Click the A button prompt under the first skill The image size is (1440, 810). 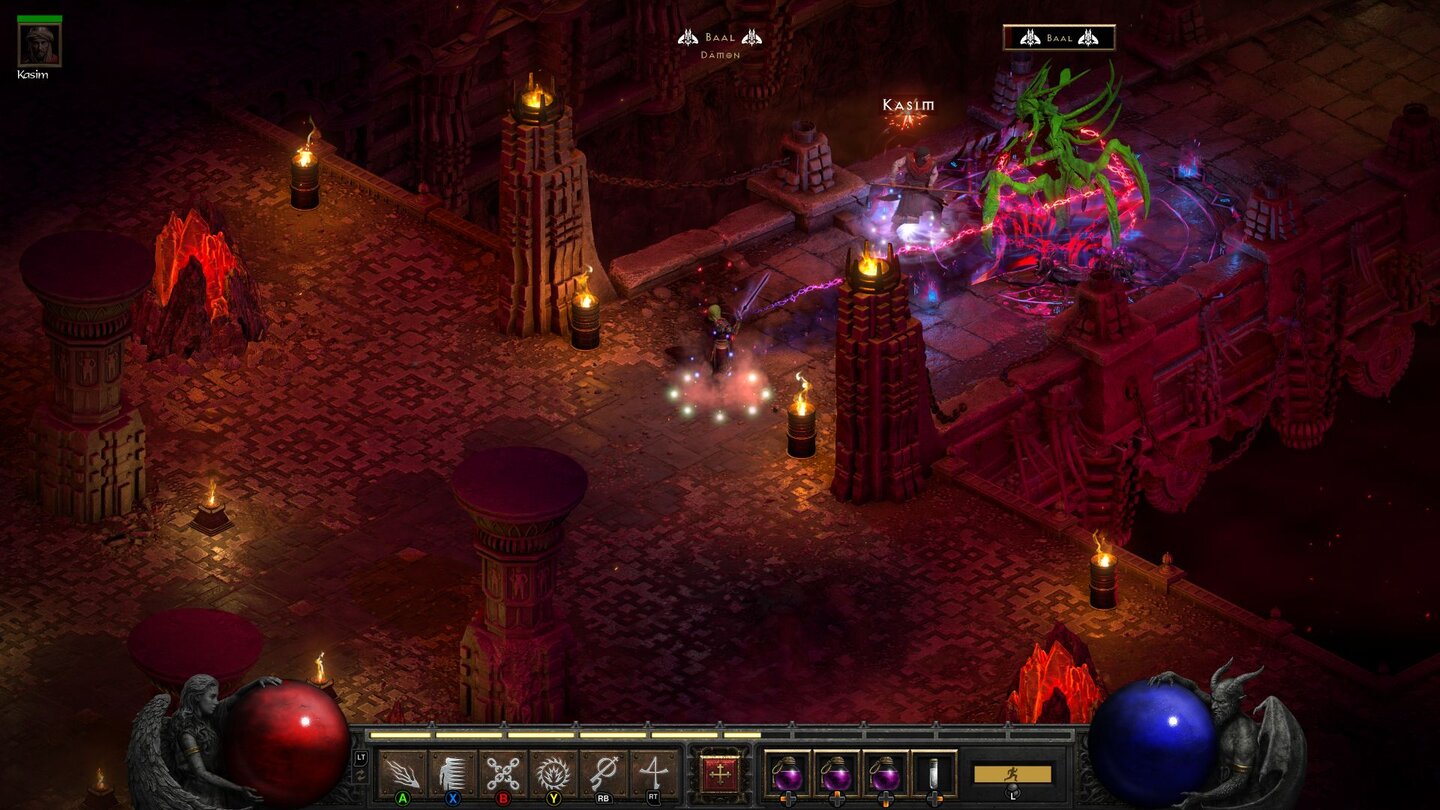pyautogui.click(x=401, y=796)
